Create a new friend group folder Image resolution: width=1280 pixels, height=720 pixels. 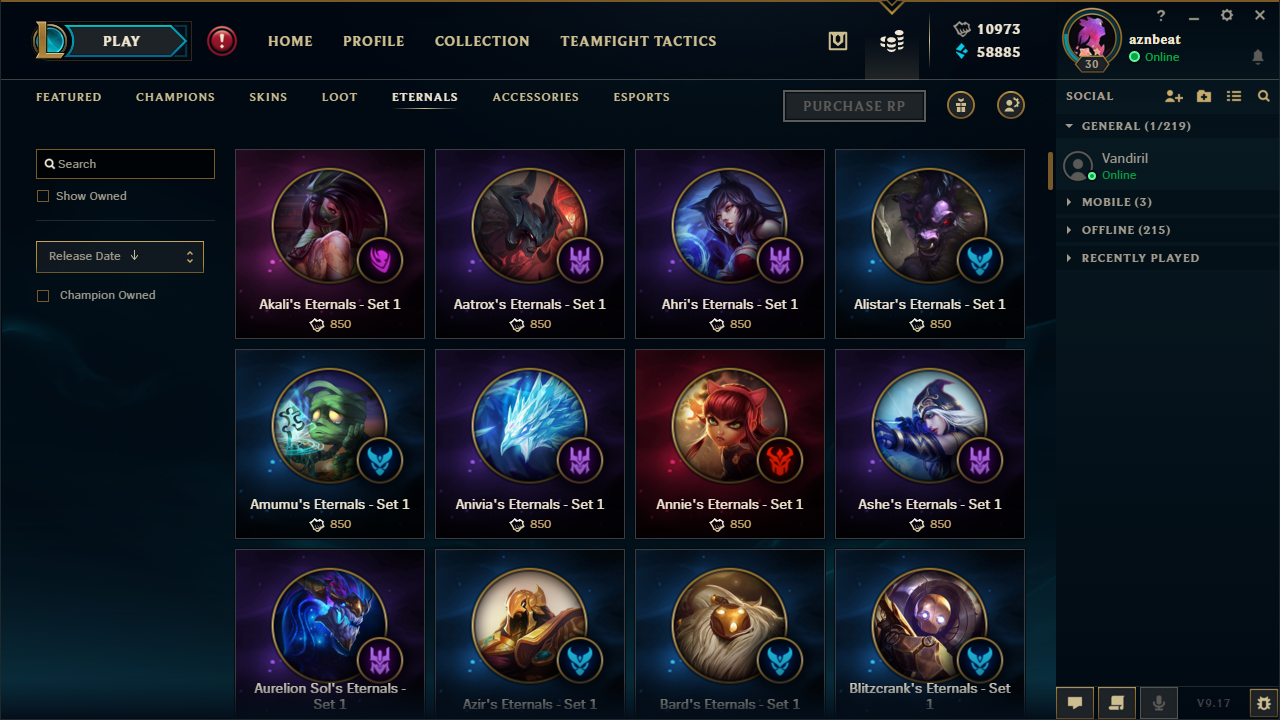1204,96
